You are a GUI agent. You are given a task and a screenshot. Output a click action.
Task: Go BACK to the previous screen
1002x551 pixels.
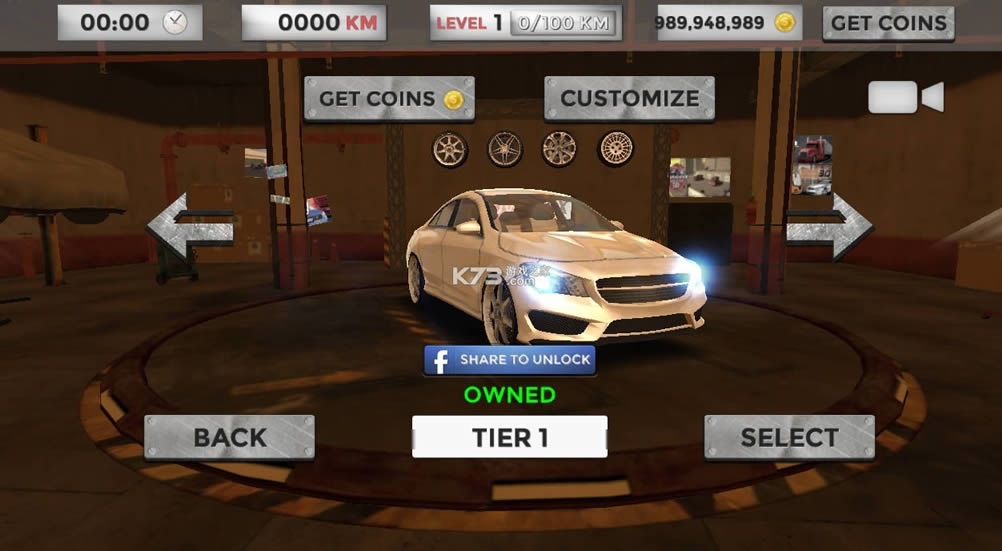click(x=229, y=437)
